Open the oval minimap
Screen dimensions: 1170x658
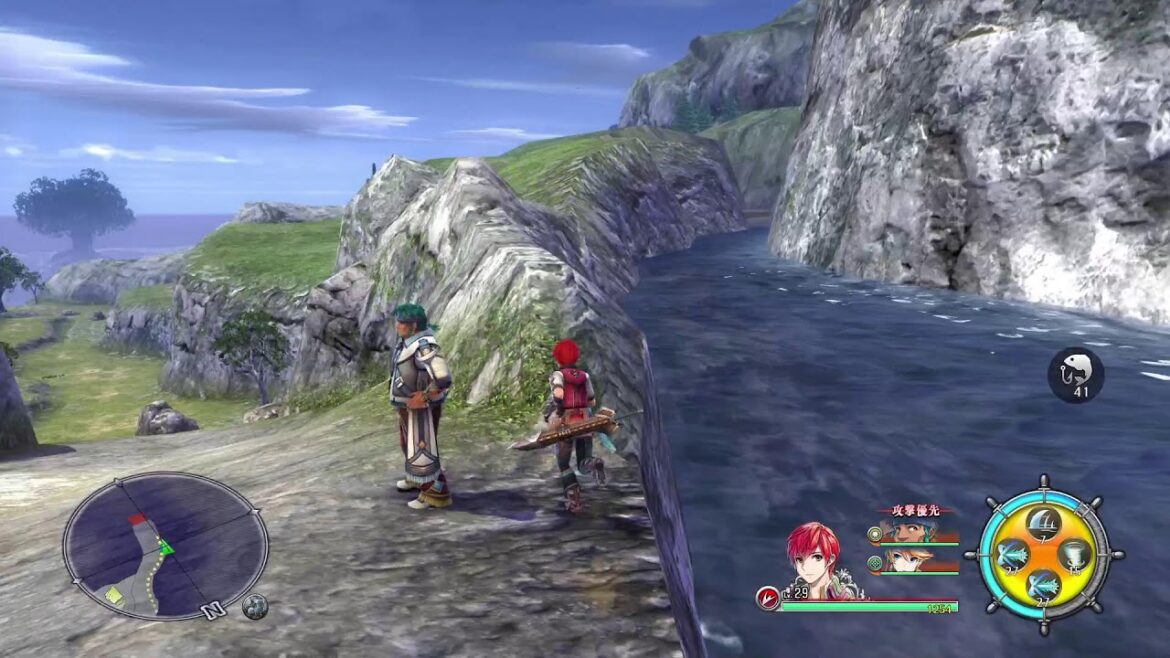pos(165,546)
